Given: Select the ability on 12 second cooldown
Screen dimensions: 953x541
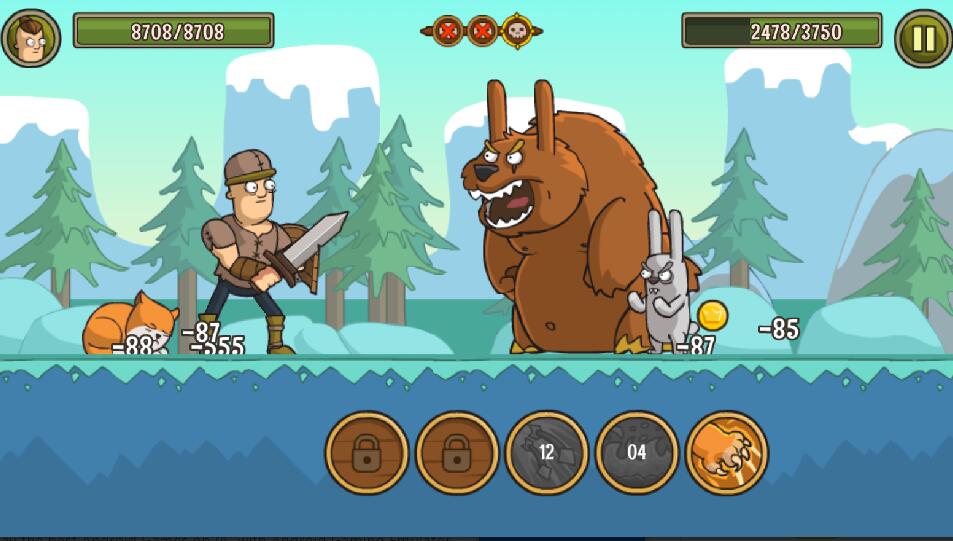Looking at the screenshot, I should tap(546, 452).
